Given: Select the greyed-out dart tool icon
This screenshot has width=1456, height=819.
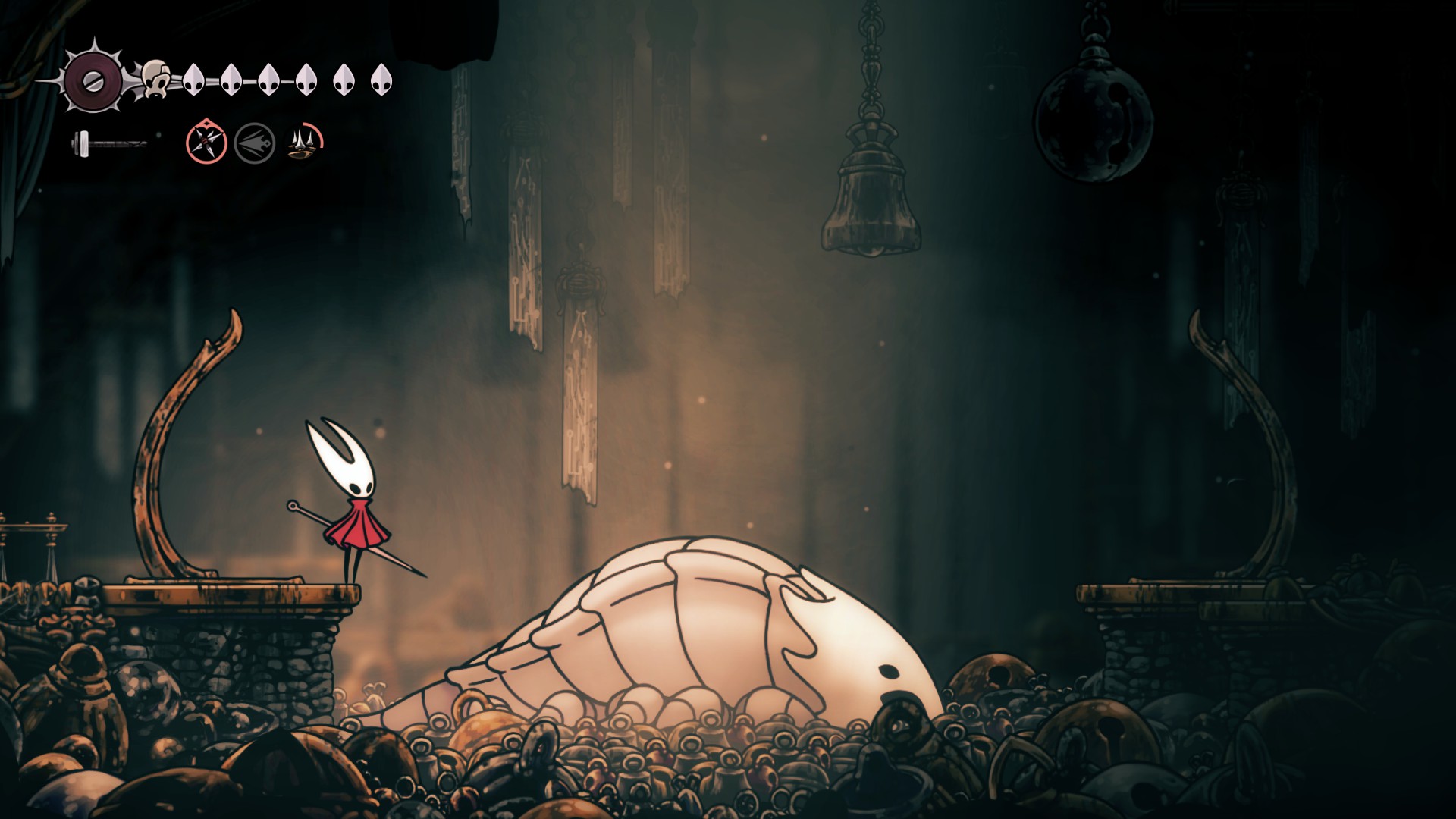Looking at the screenshot, I should pos(255,143).
